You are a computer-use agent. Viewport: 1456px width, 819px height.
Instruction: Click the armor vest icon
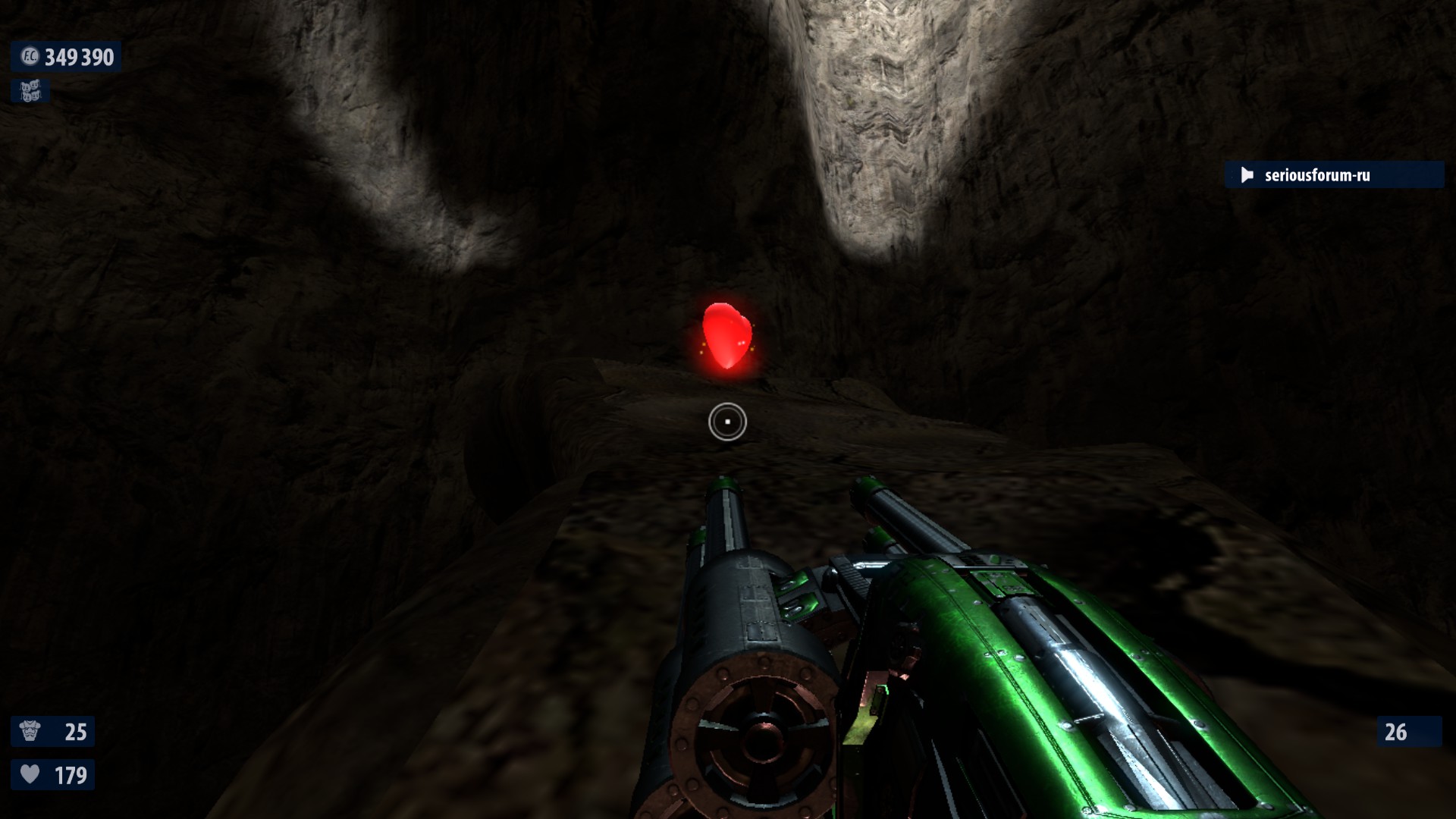click(30, 732)
